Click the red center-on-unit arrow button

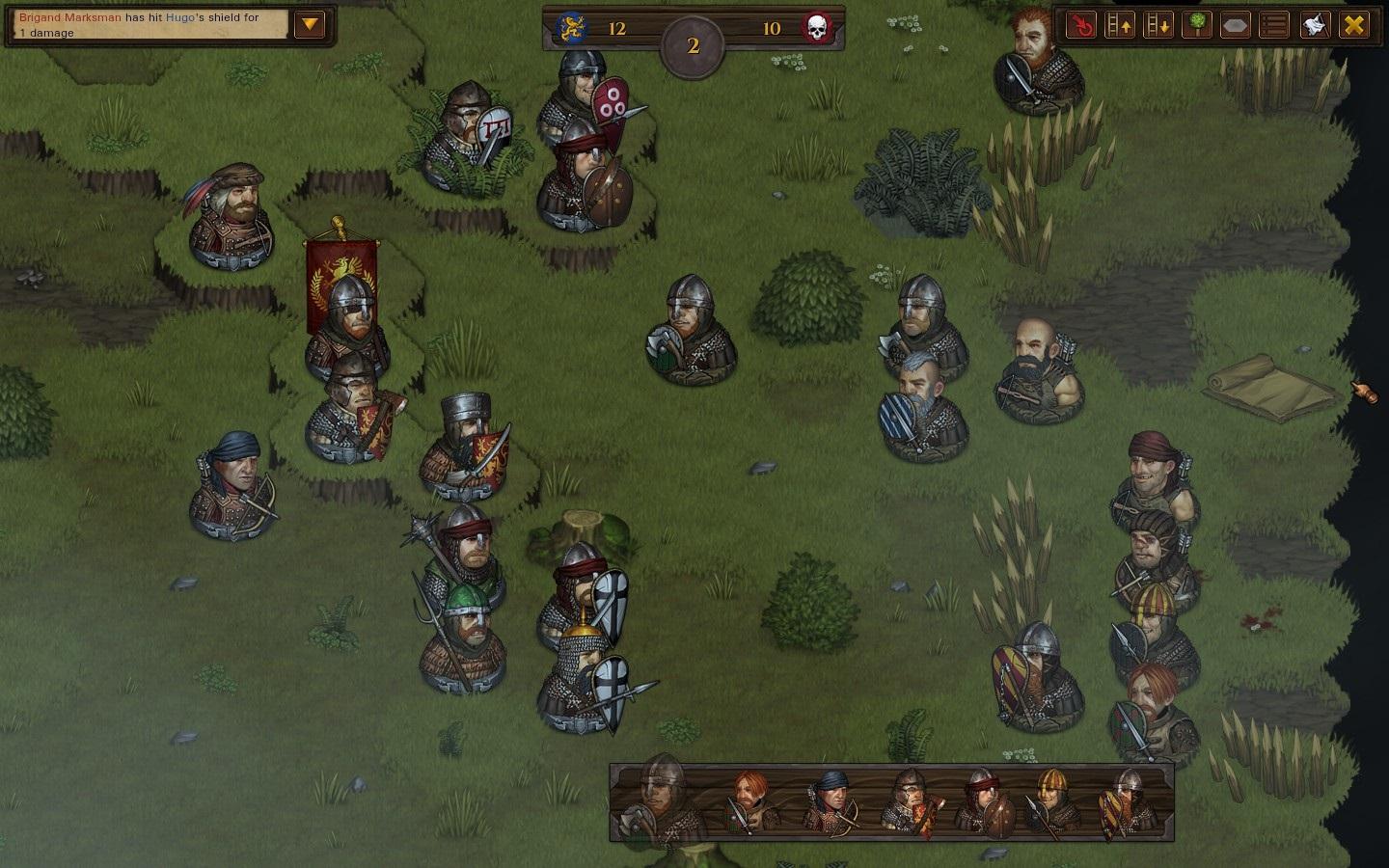(1082, 25)
